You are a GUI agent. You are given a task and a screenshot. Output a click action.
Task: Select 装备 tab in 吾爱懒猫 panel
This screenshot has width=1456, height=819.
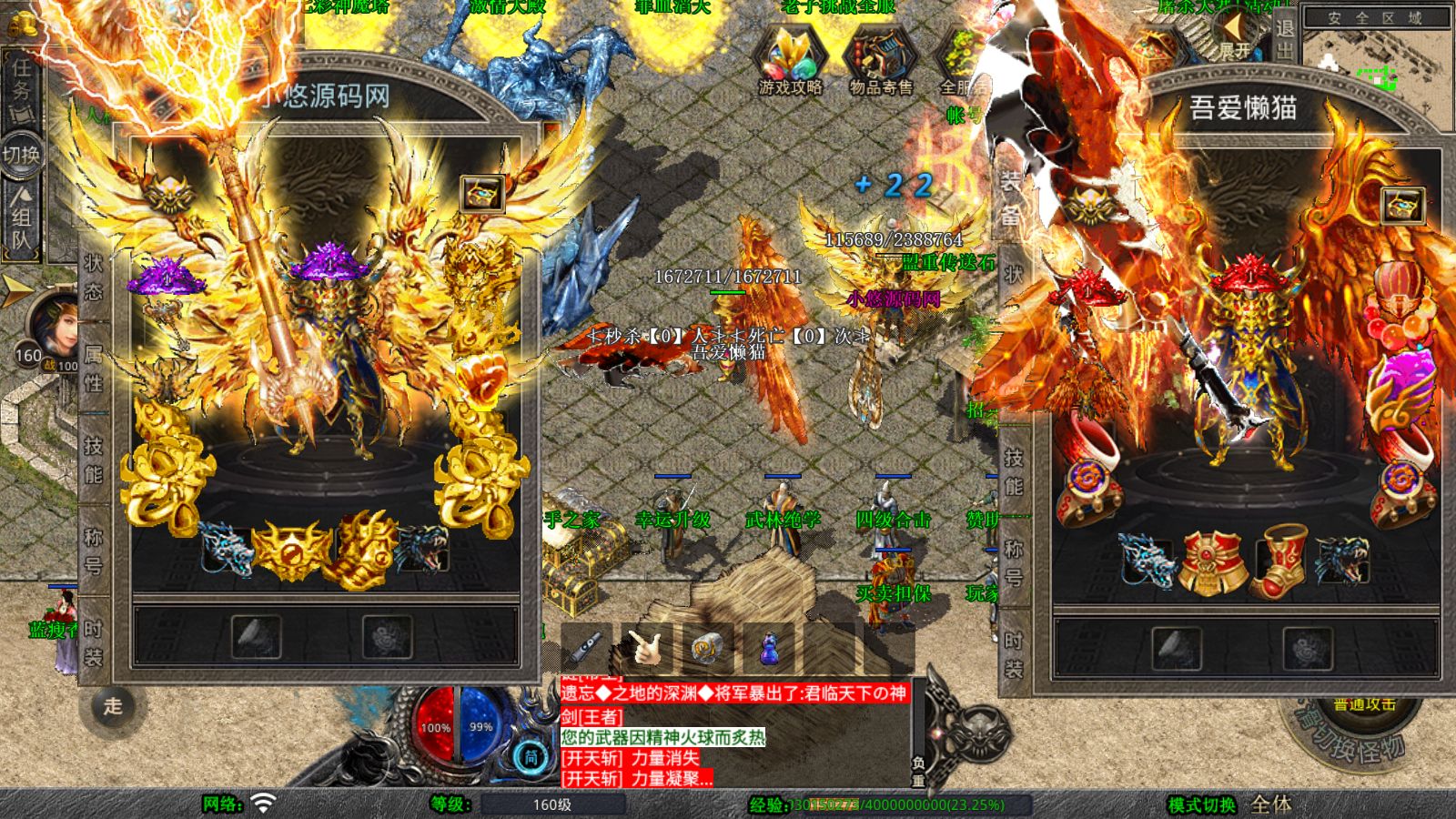click(1011, 197)
